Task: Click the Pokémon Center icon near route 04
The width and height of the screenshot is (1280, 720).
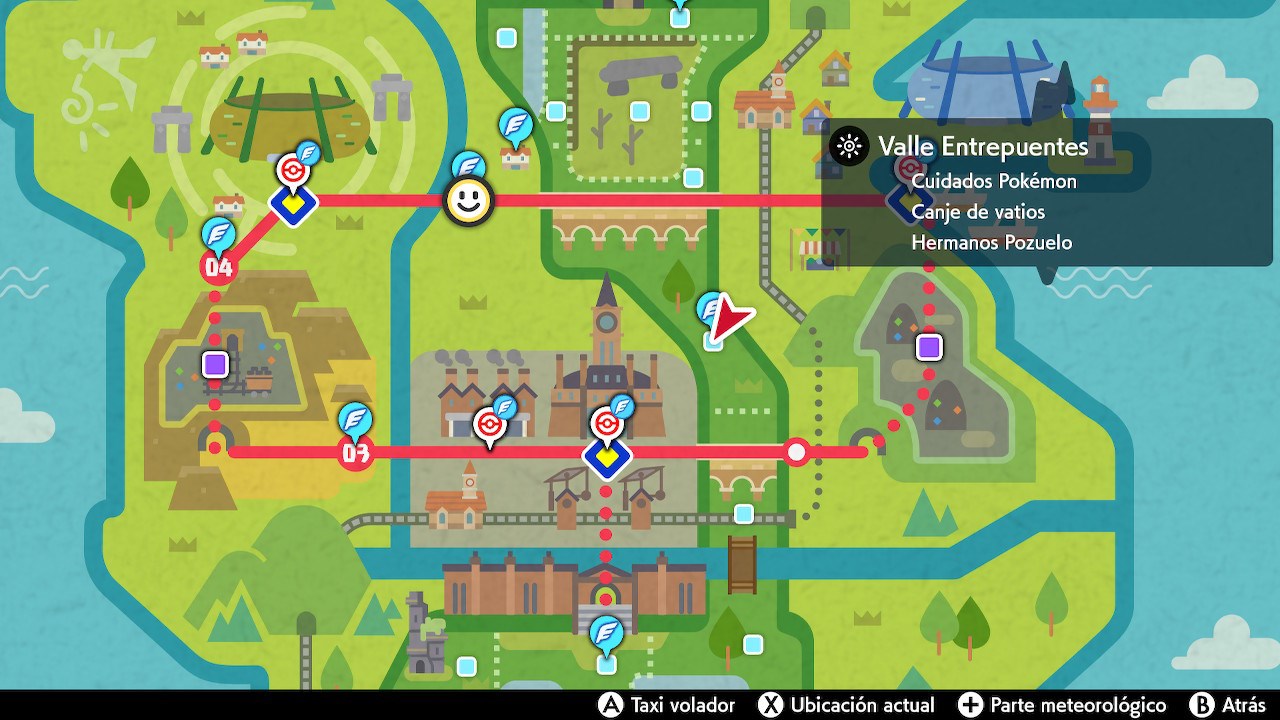Action: 296,170
